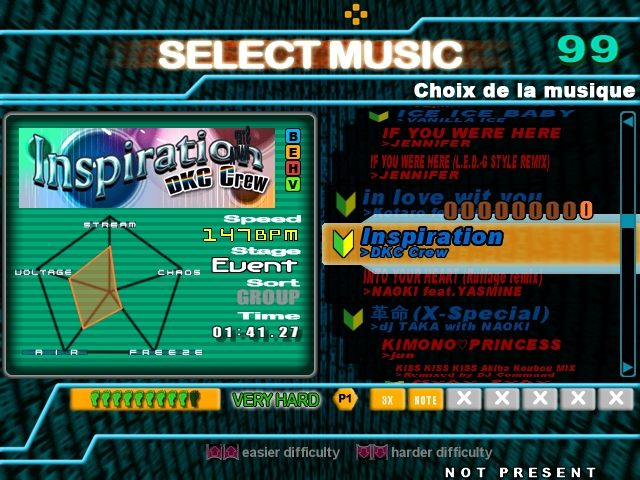The image size is (640, 480).
Task: Click the easier difficulty icon
Action: tap(219, 452)
